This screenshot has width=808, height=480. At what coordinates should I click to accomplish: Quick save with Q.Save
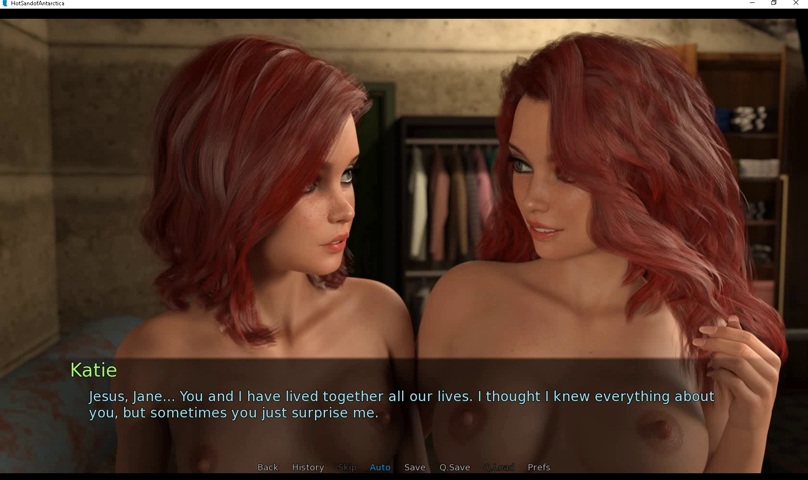pyautogui.click(x=455, y=467)
